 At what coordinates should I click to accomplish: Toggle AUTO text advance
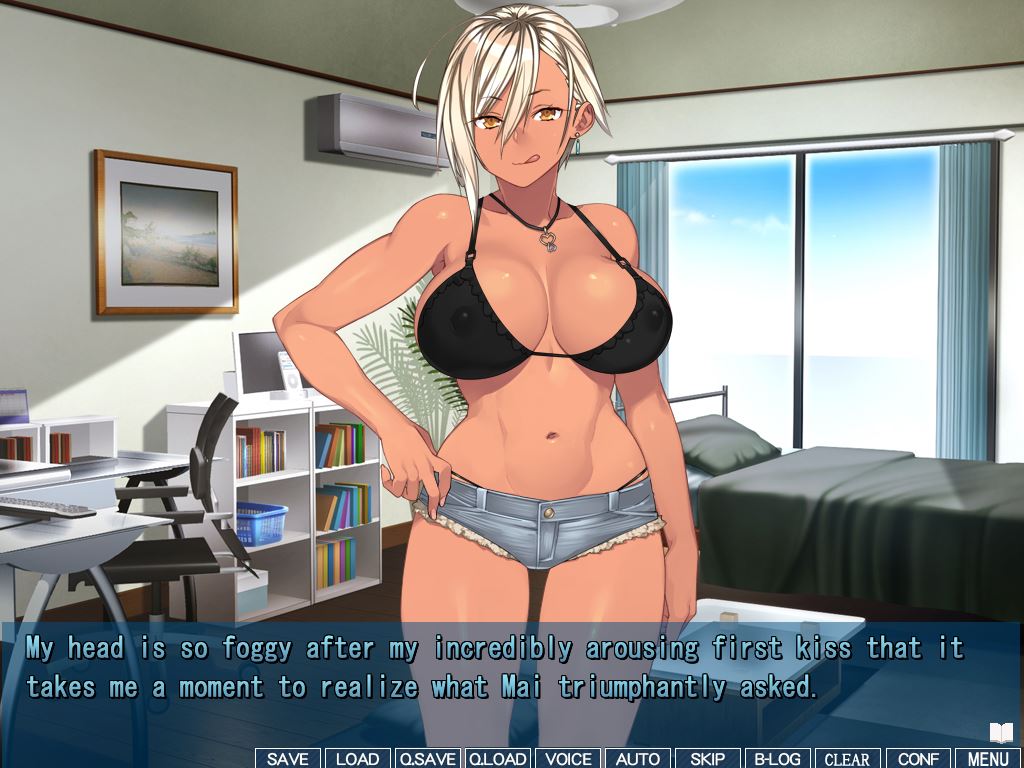pos(637,759)
